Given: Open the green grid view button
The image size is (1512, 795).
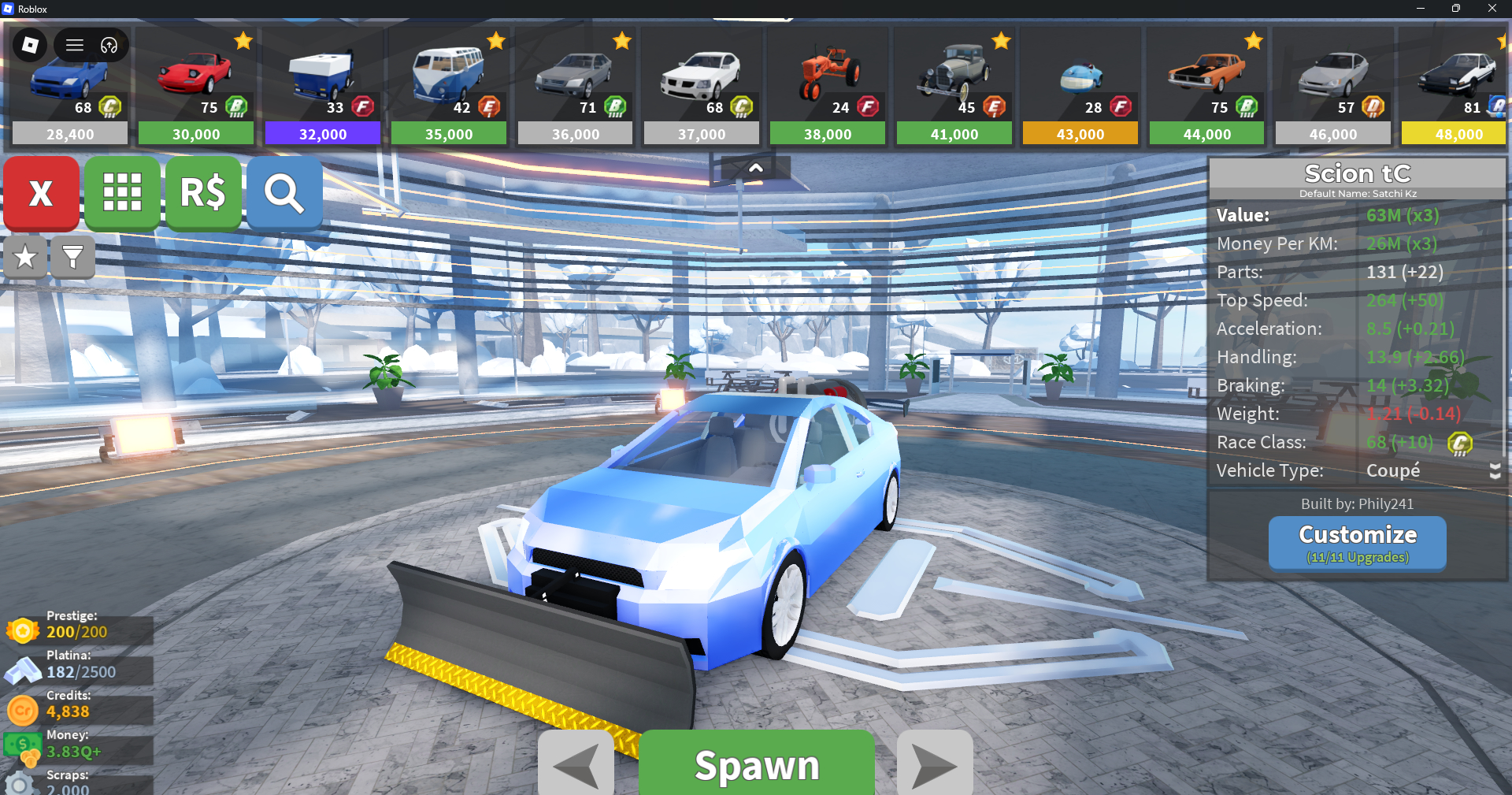Looking at the screenshot, I should (x=122, y=193).
